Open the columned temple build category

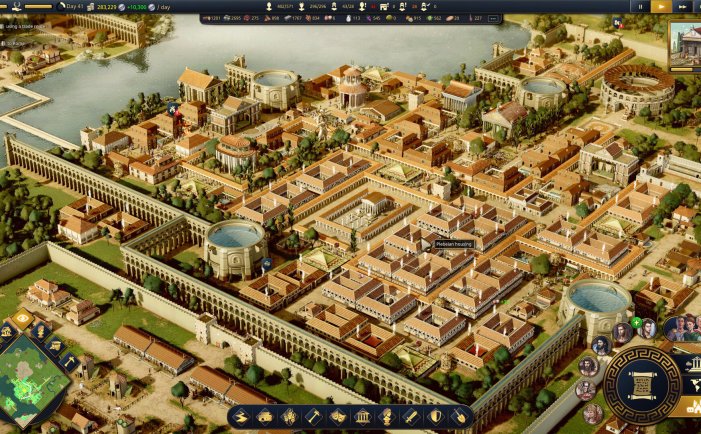click(x=362, y=416)
